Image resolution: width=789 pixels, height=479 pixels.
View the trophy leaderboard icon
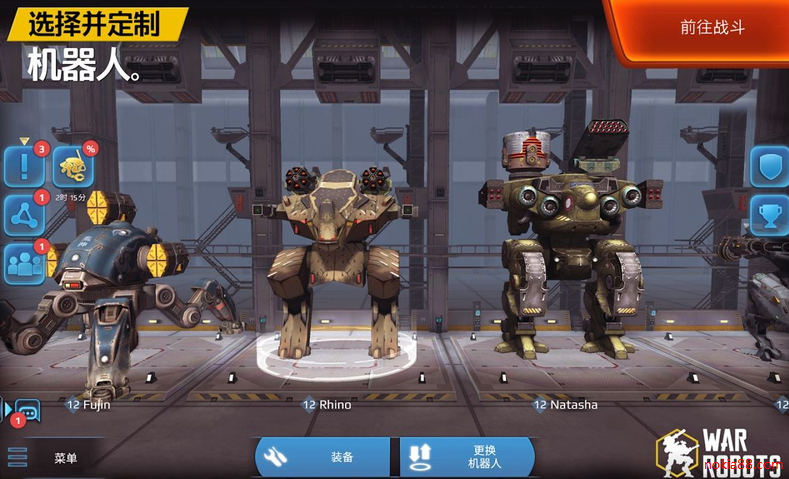pos(769,214)
